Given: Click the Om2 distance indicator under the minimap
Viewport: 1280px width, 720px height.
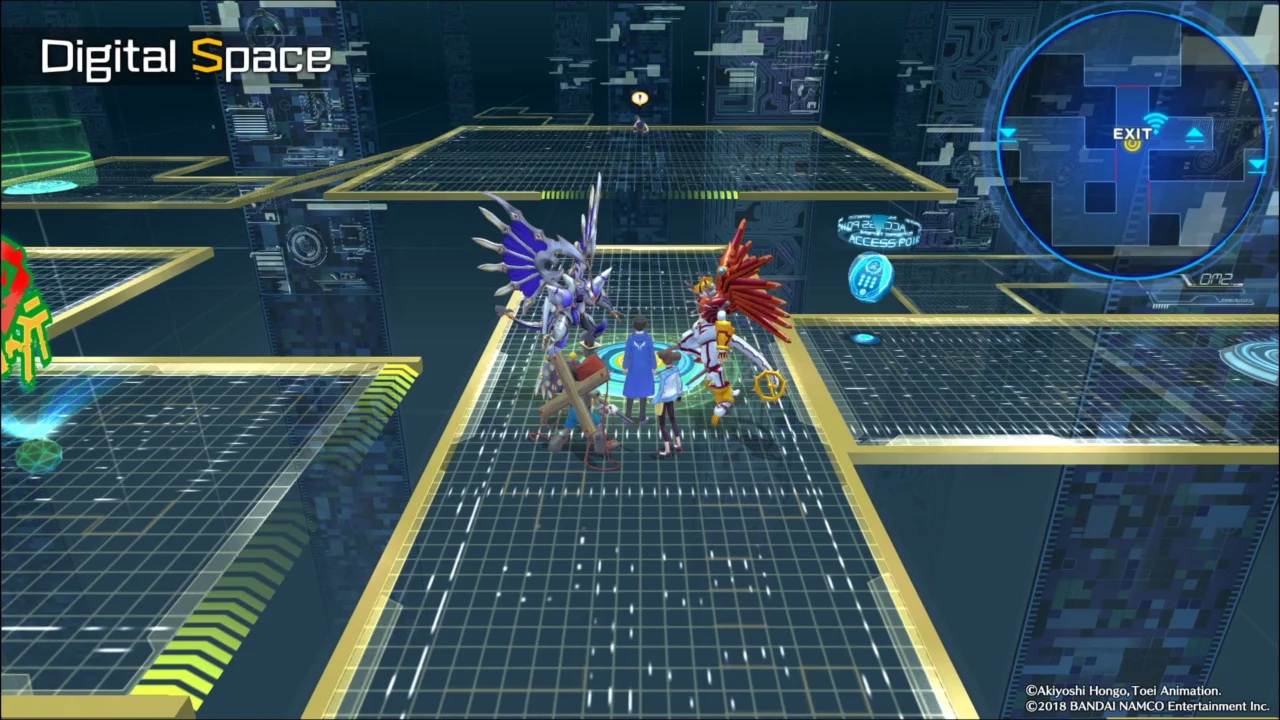Looking at the screenshot, I should click(1215, 280).
